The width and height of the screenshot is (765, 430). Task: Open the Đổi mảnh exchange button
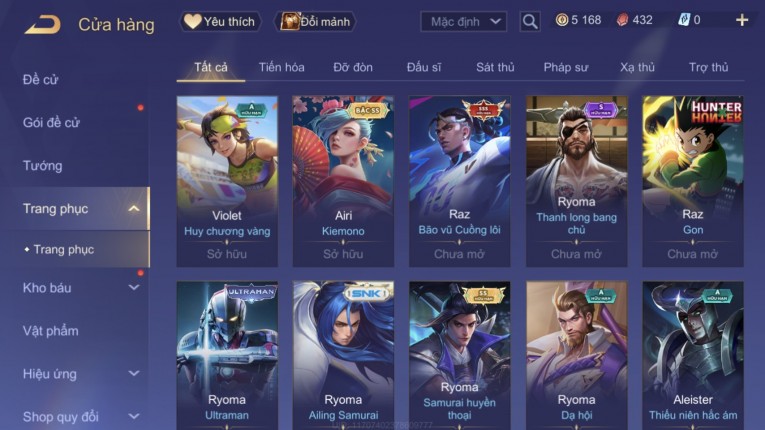tap(315, 21)
